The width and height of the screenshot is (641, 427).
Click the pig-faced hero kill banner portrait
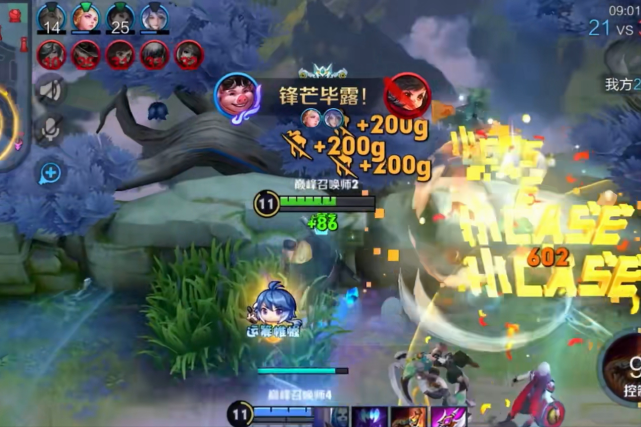(237, 97)
